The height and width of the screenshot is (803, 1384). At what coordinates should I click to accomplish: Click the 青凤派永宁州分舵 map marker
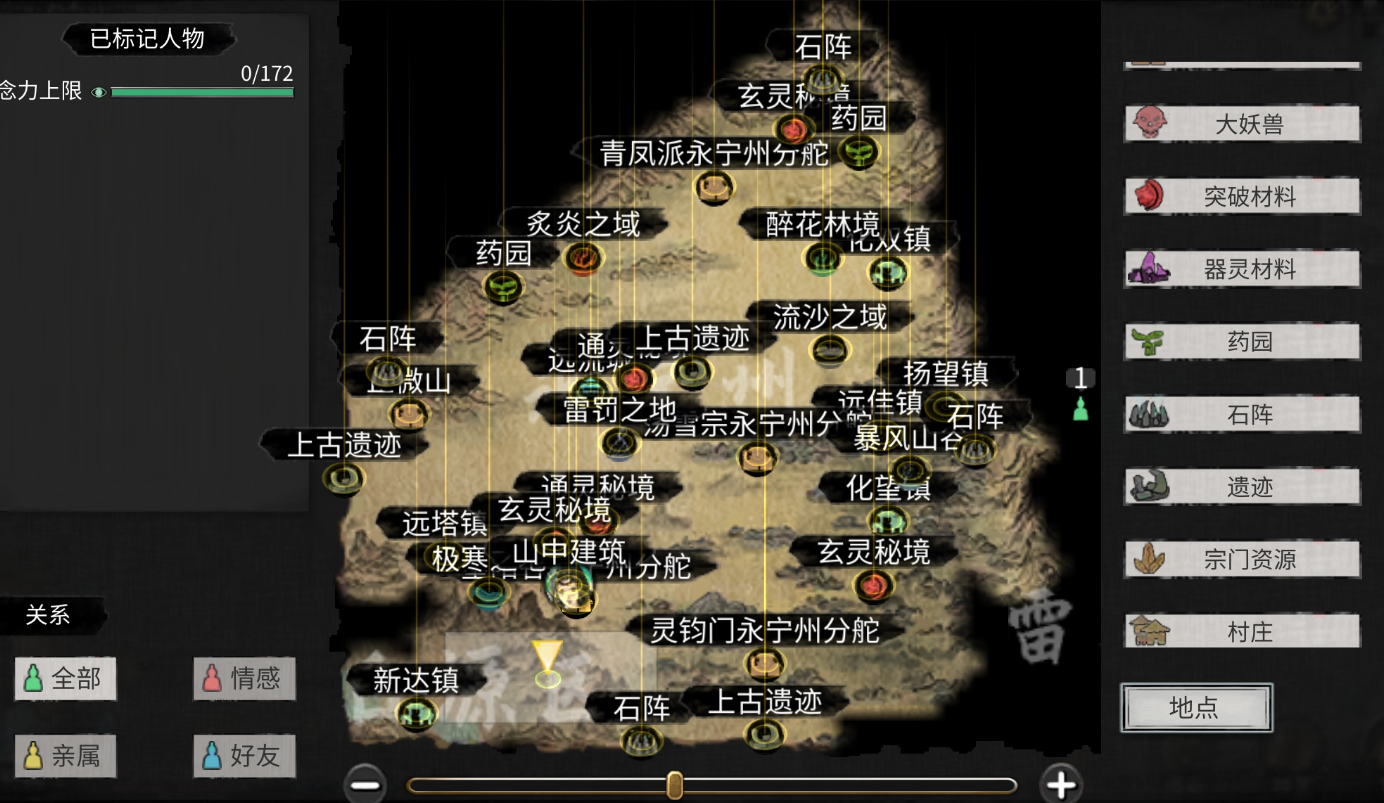click(x=714, y=186)
